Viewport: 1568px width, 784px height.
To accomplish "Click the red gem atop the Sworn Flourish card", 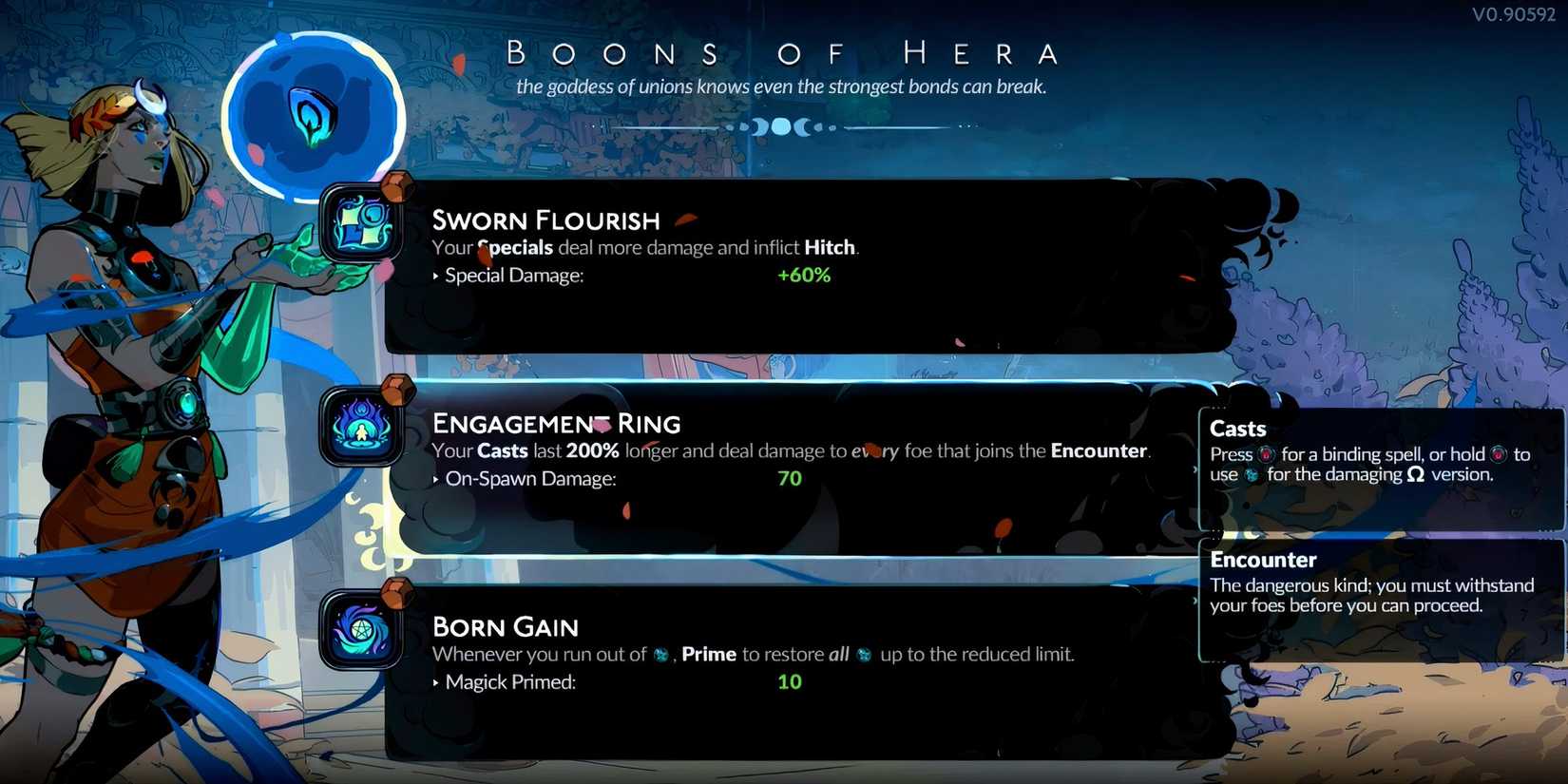I will pyautogui.click(x=393, y=186).
